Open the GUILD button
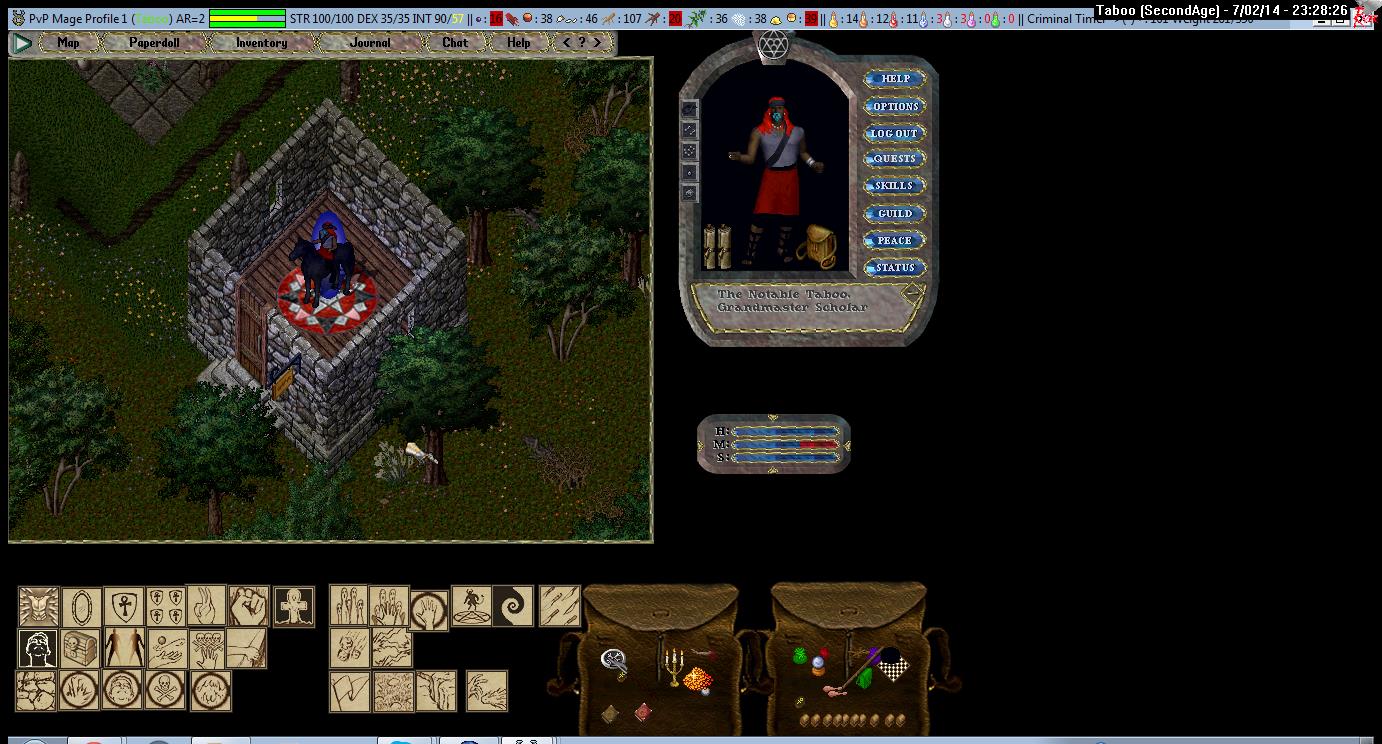 [x=894, y=213]
